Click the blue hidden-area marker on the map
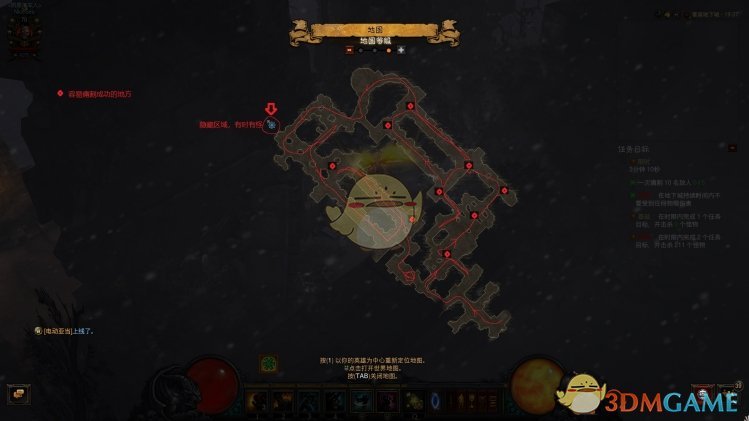The image size is (749, 421). click(x=271, y=126)
